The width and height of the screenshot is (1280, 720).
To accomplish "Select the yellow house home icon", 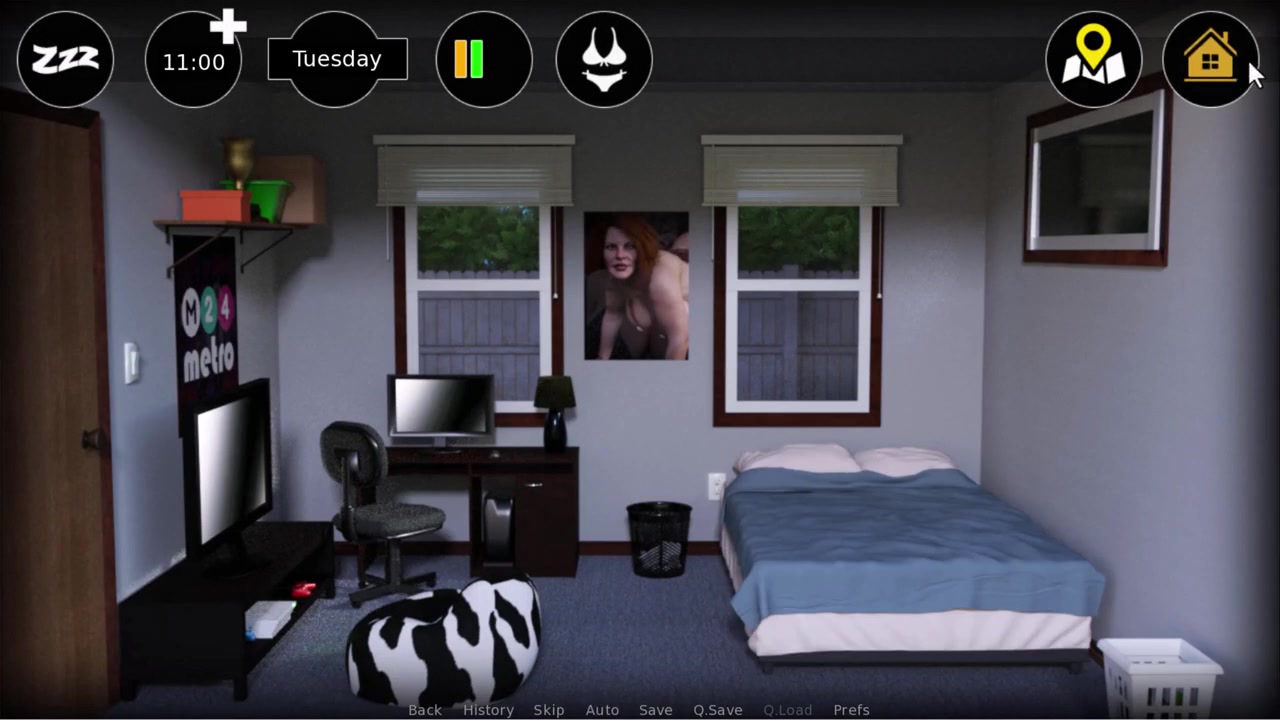I will [1210, 60].
